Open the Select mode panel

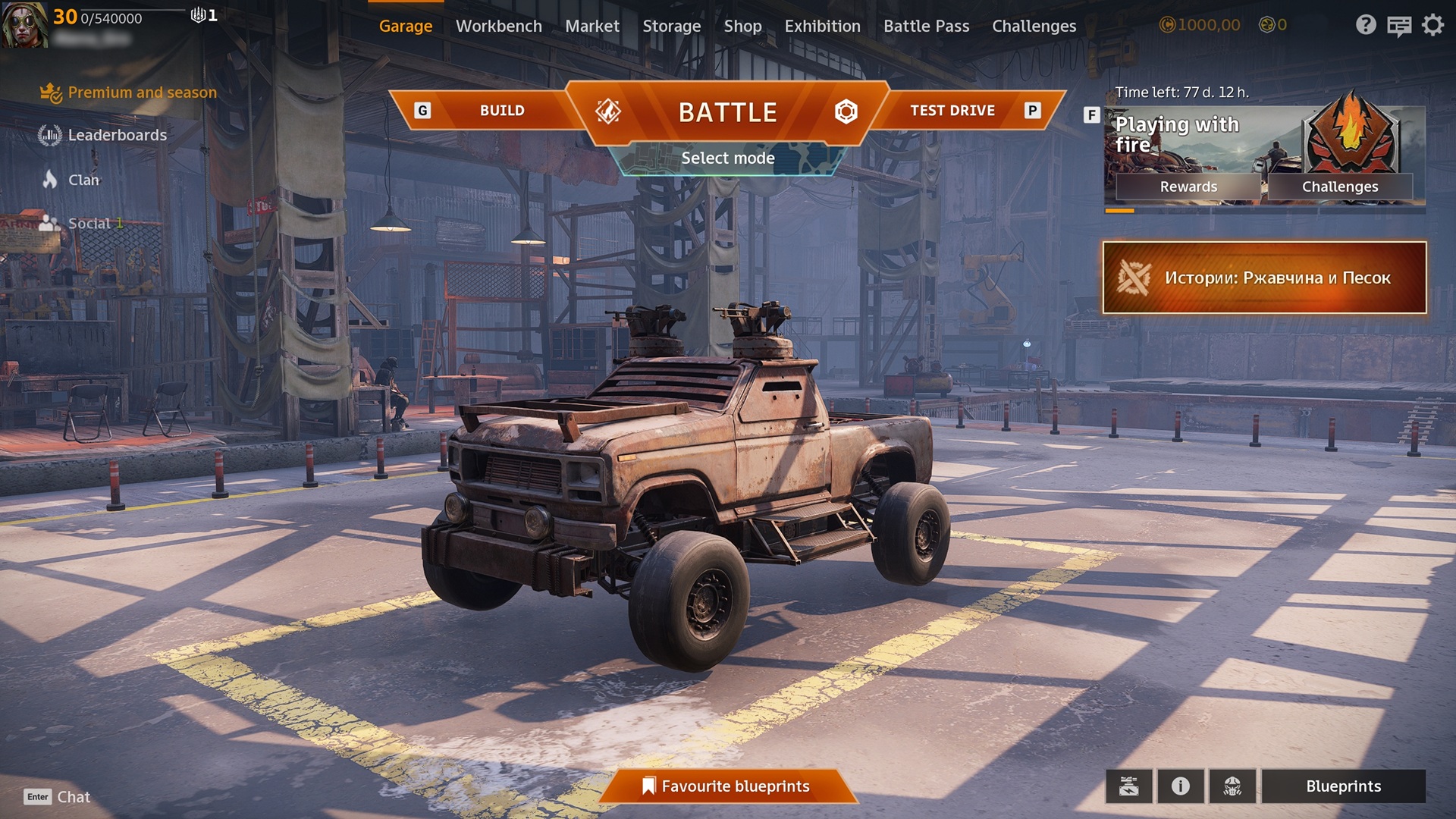pos(727,158)
